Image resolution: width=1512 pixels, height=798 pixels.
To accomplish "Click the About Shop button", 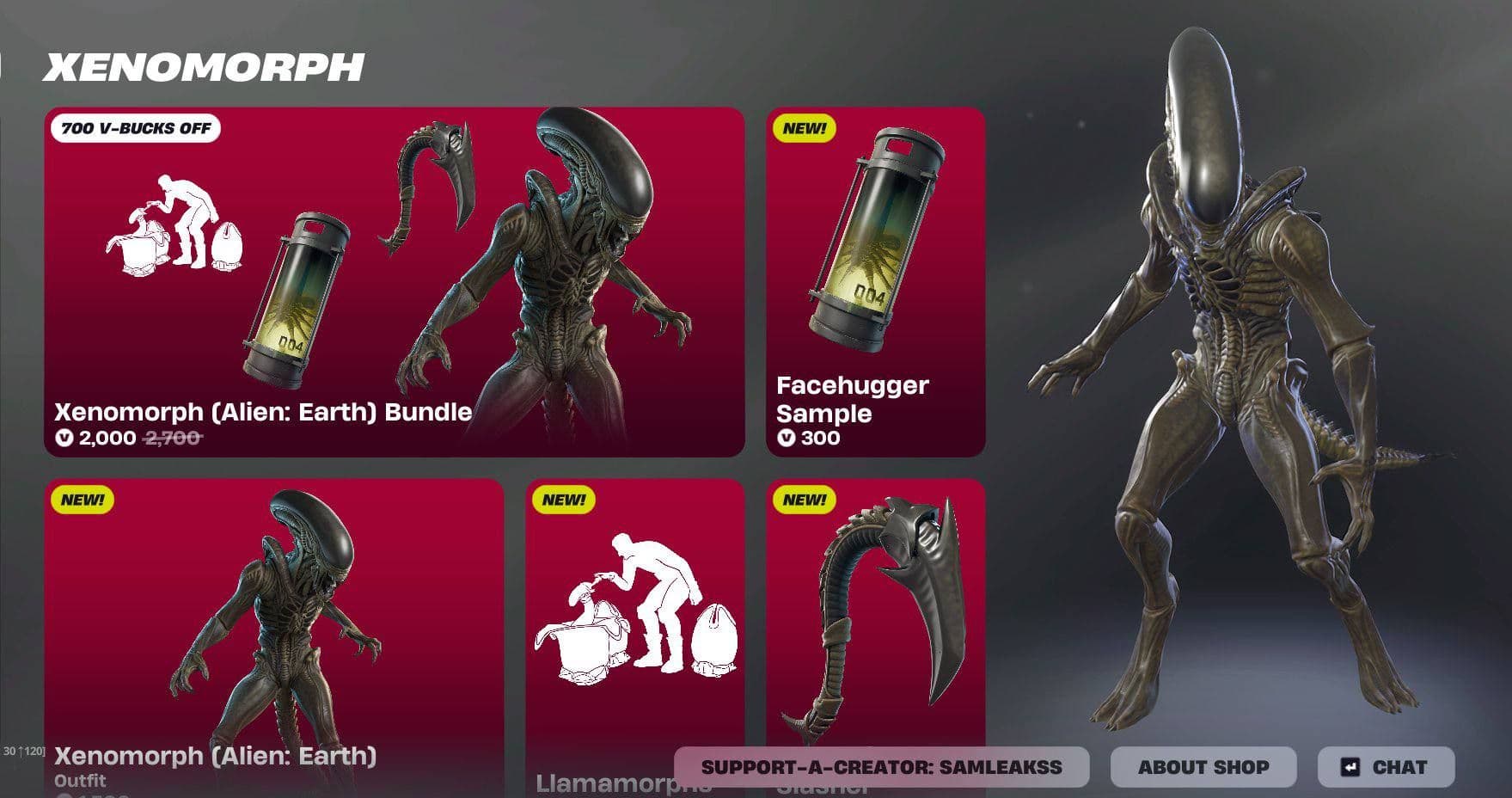I will click(x=1203, y=767).
